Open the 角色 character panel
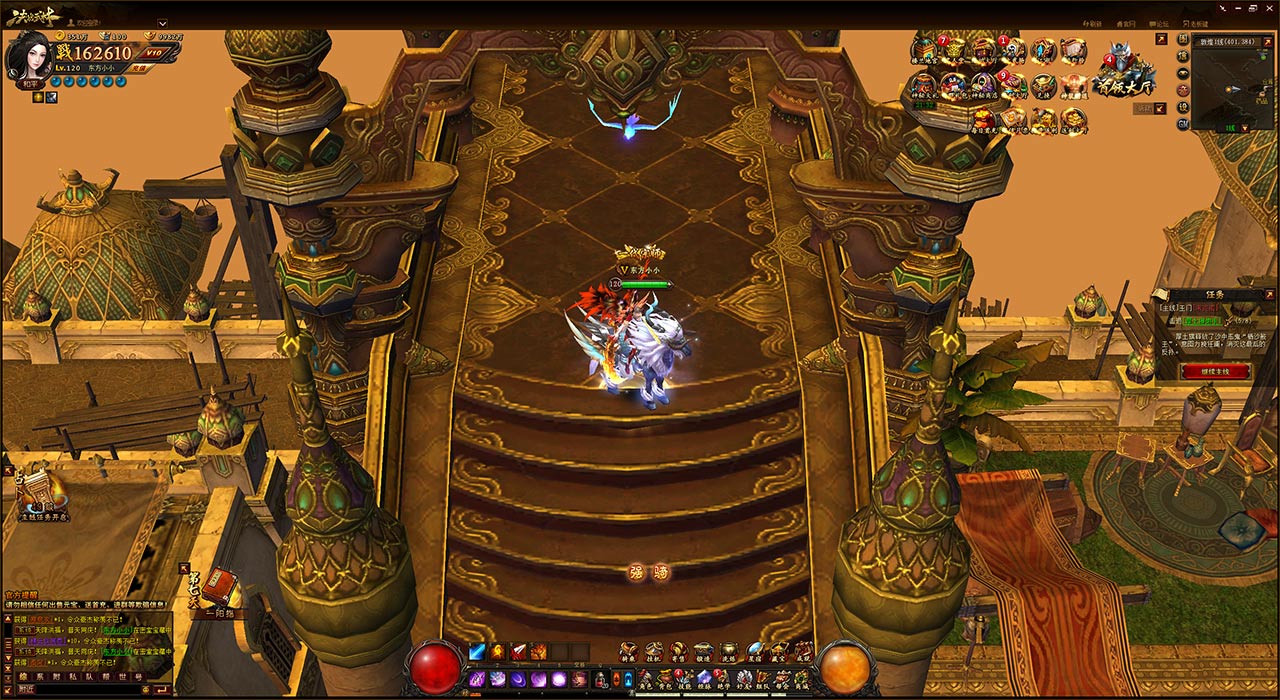This screenshot has width=1280, height=700. coord(645,680)
